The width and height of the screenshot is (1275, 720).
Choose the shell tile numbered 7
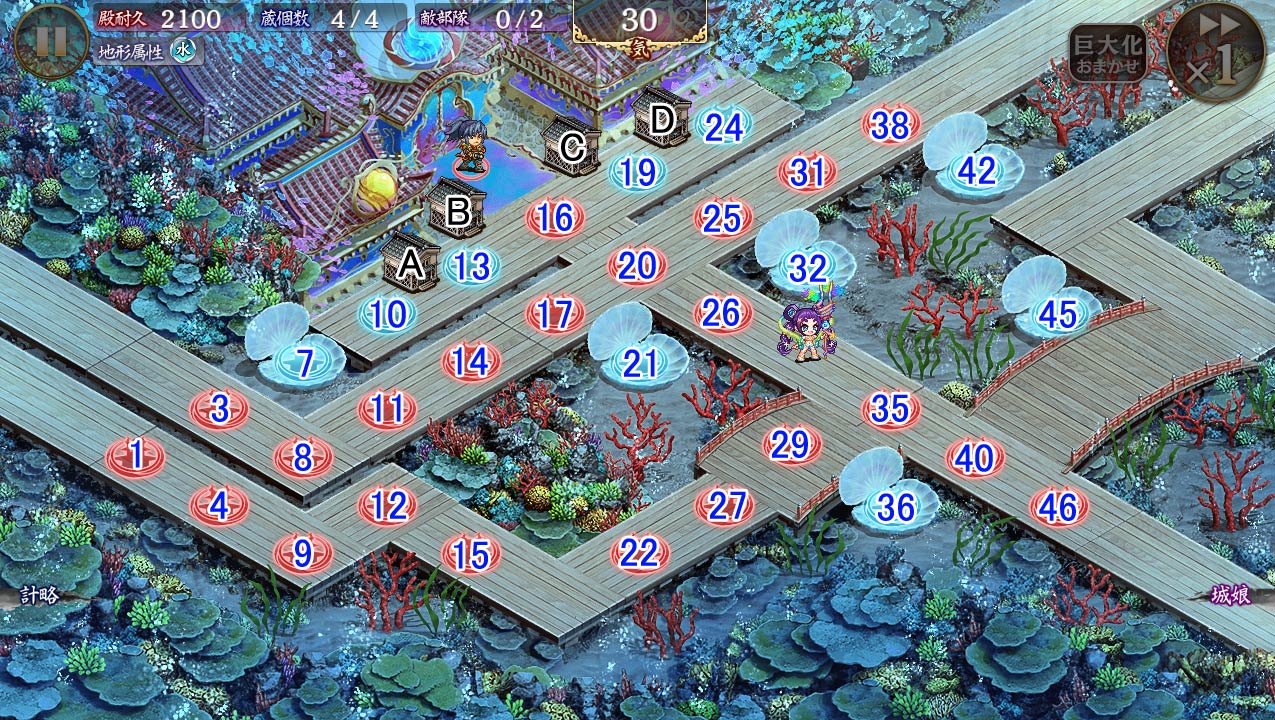point(304,362)
